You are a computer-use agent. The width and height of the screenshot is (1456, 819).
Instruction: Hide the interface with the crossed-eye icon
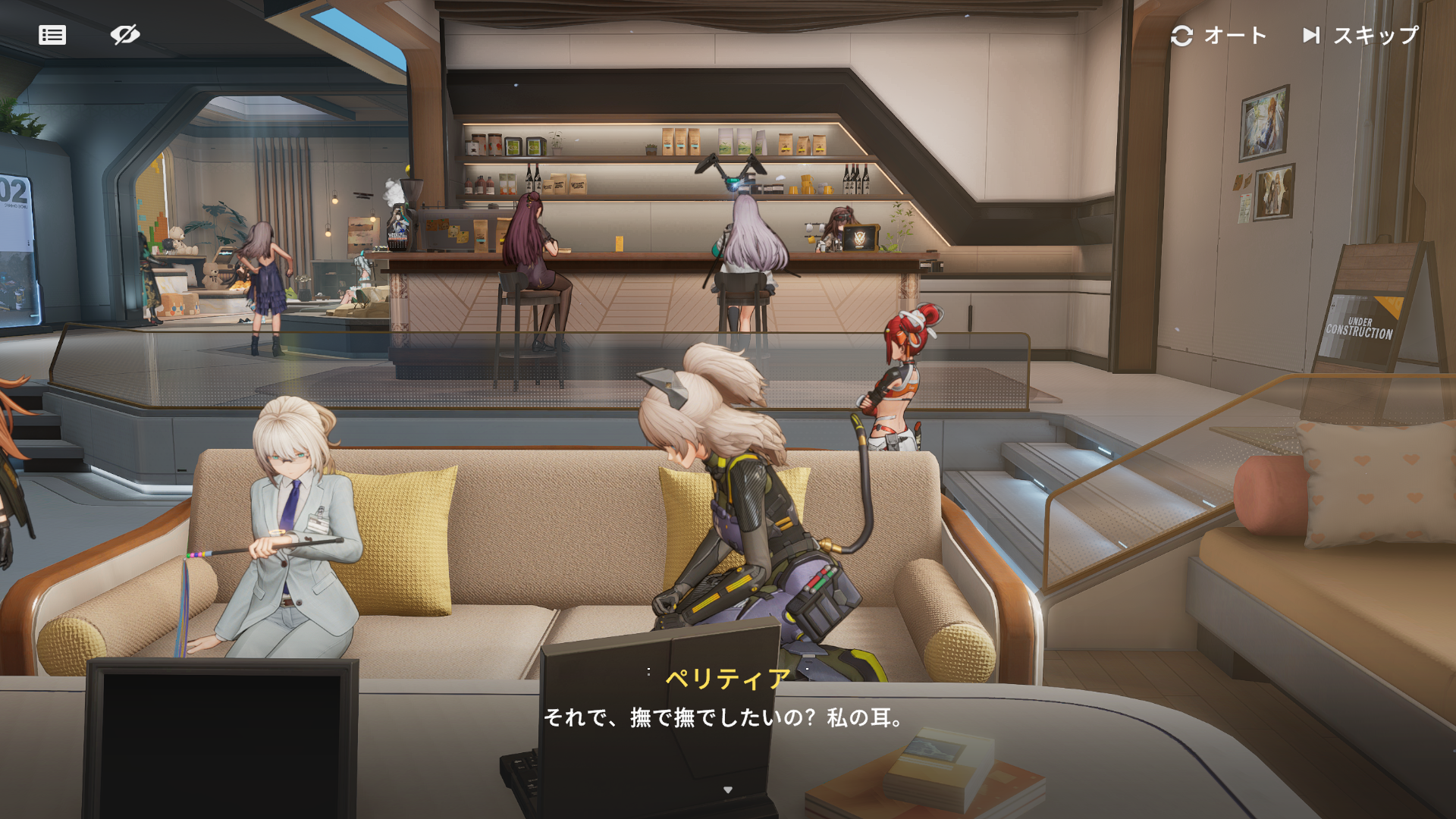tap(125, 35)
